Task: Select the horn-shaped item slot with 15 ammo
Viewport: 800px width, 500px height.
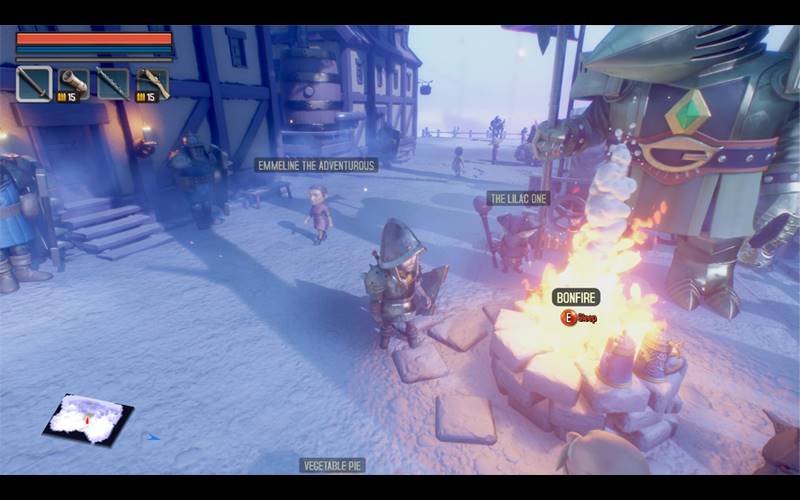Action: (x=74, y=84)
